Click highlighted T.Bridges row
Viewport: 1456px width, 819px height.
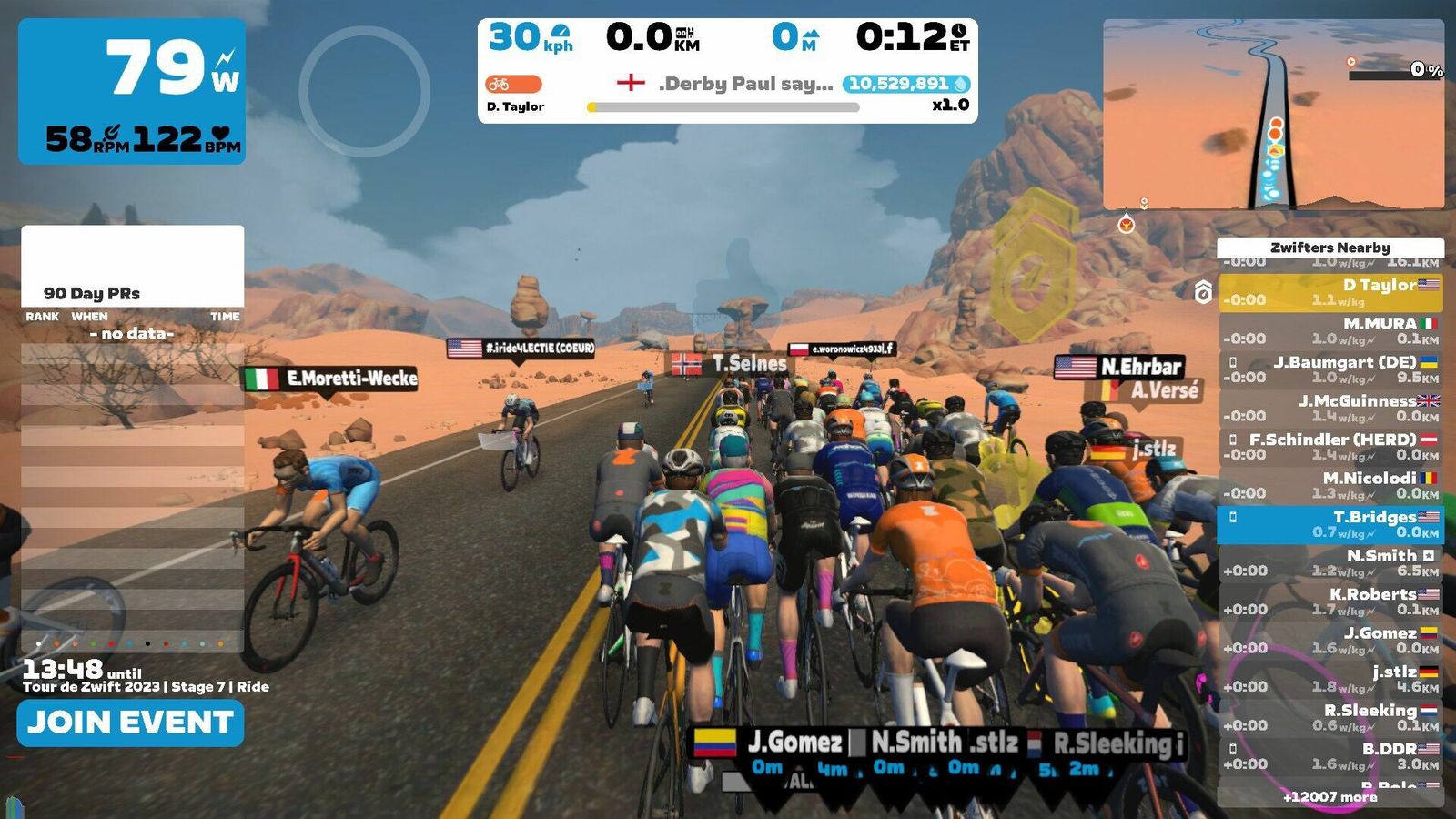(x=1330, y=524)
